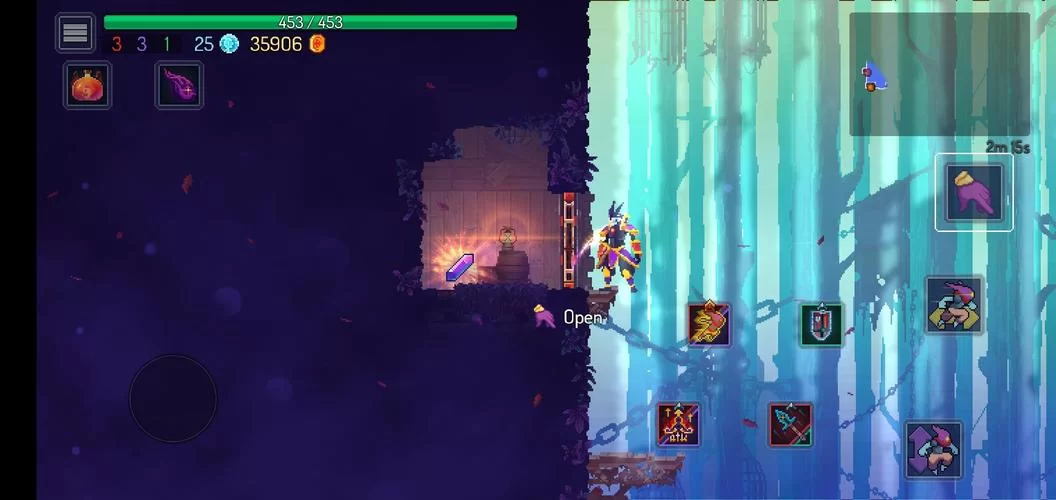Viewport: 1056px width, 500px height.
Task: Activate the teal spear skill
Action: point(790,424)
